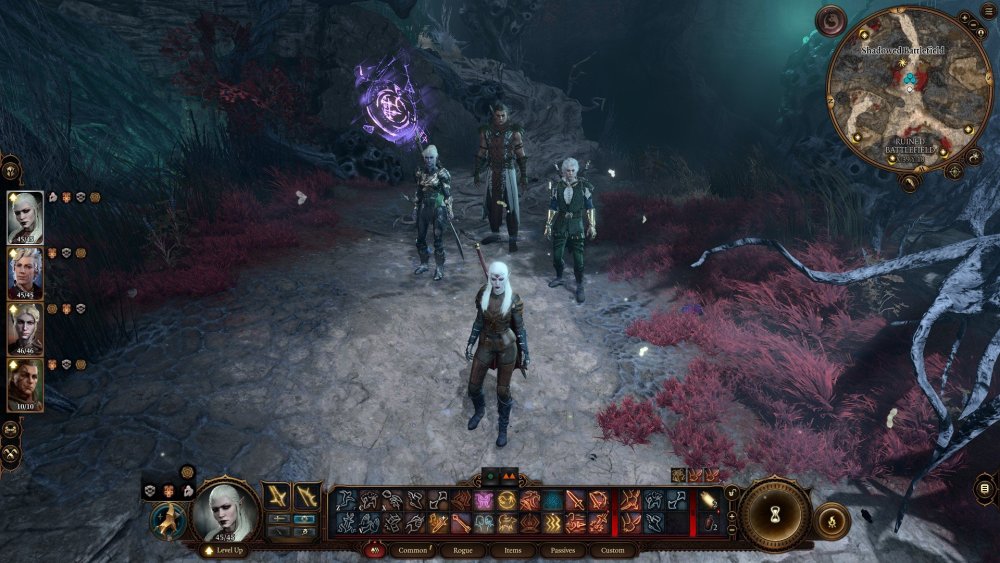The height and width of the screenshot is (563, 1000).
Task: Click the Level Up button
Action: click(x=226, y=551)
